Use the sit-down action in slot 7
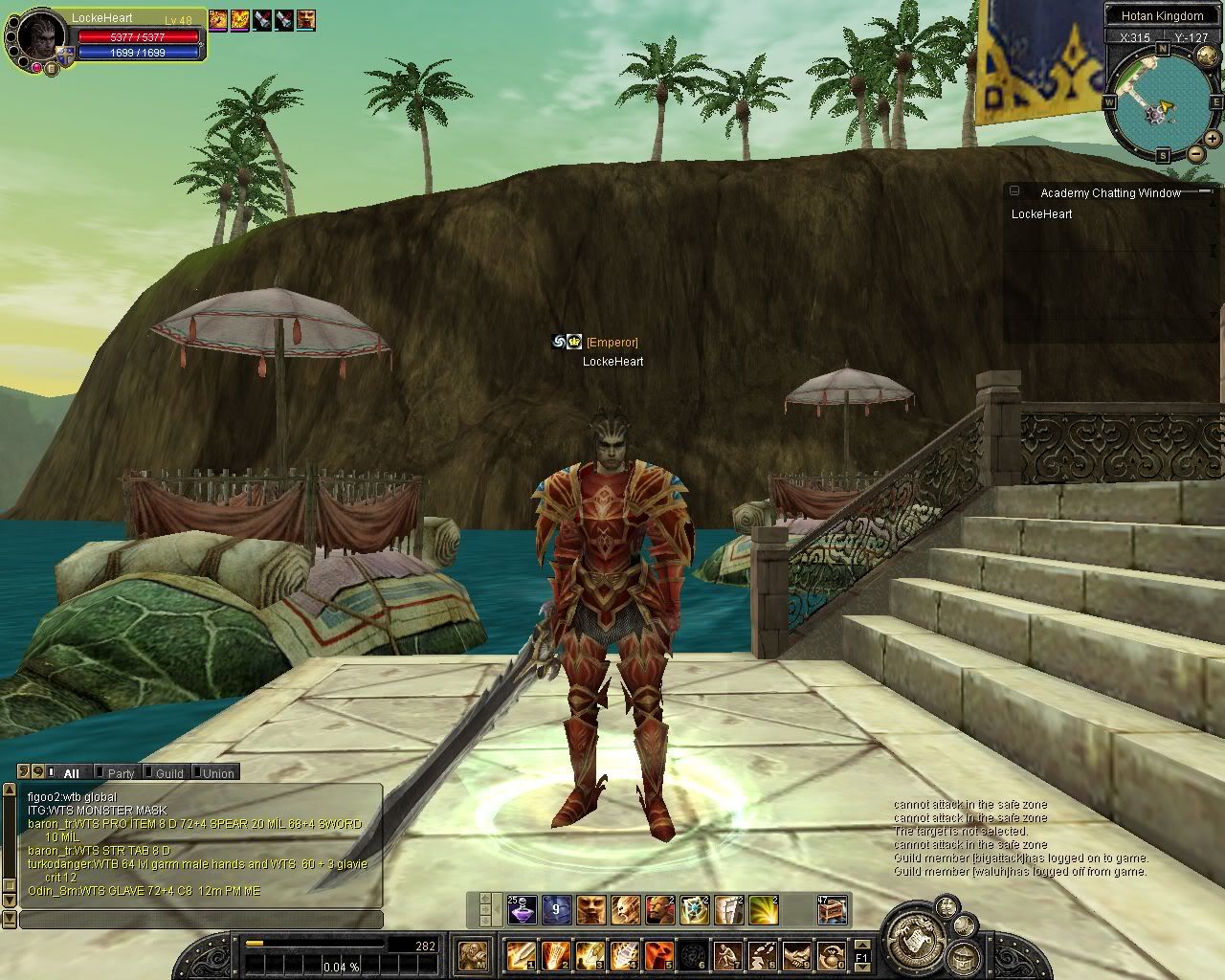 point(728,955)
